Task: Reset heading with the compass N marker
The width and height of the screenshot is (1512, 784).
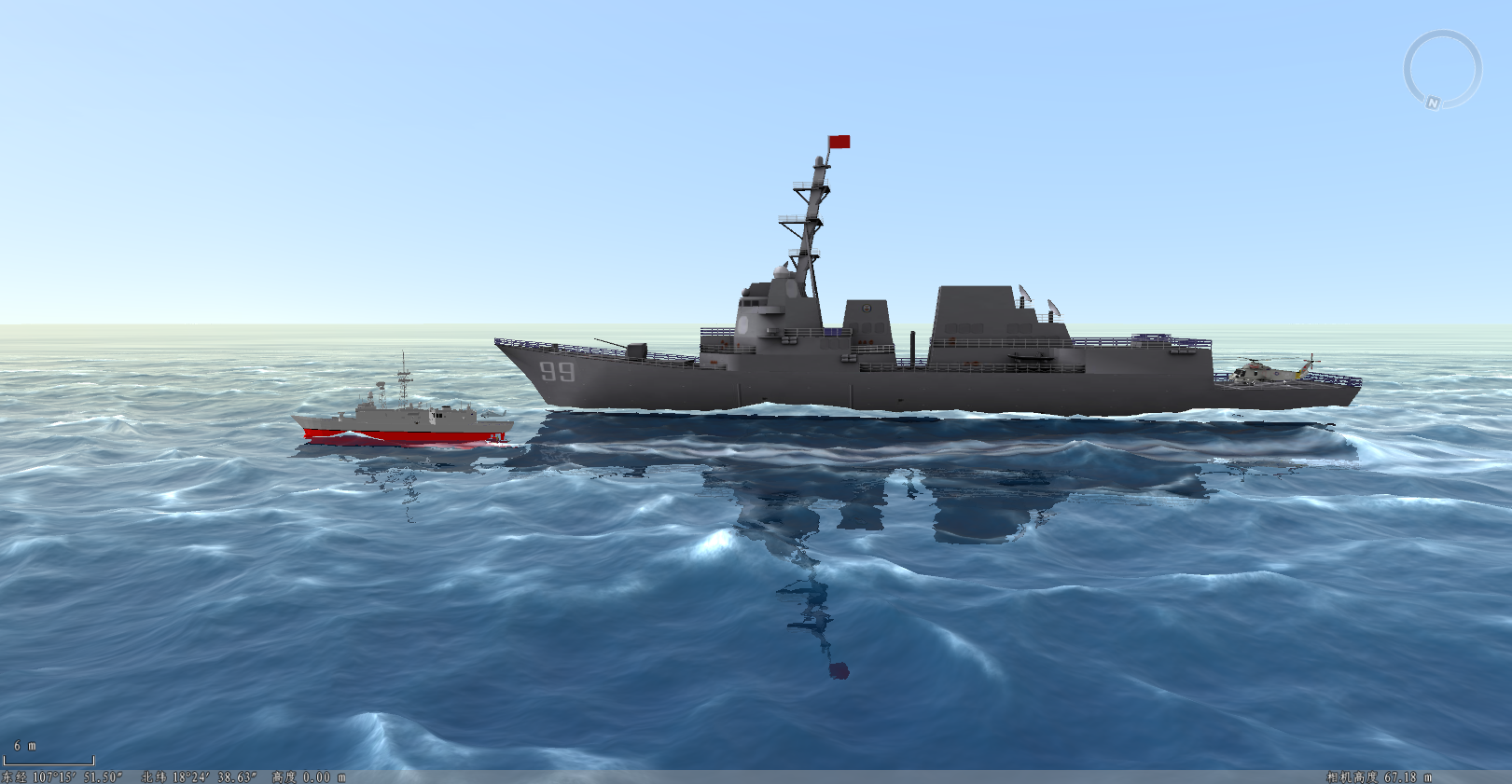Action: tap(1433, 103)
